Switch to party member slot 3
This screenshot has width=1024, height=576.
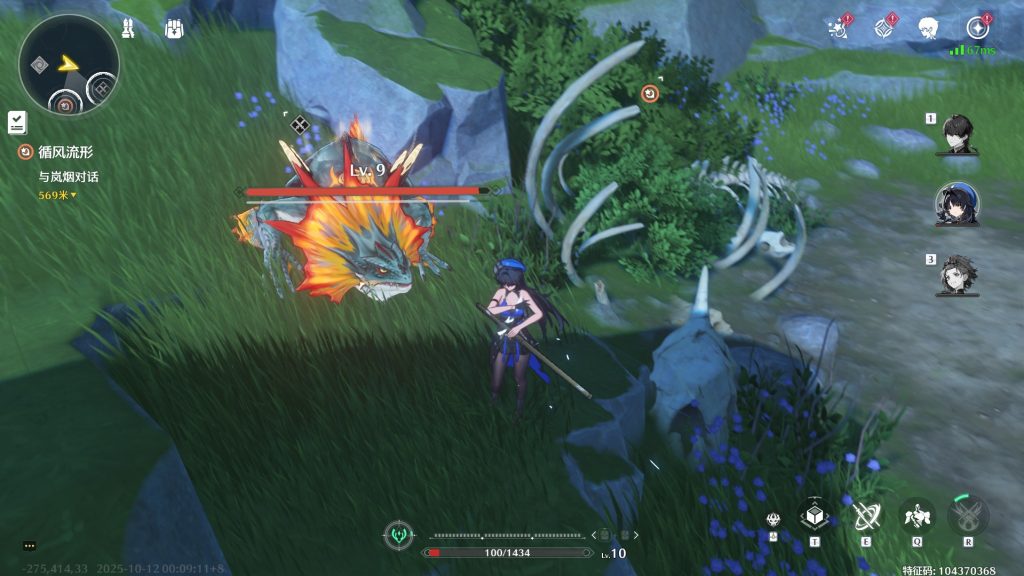tap(957, 276)
